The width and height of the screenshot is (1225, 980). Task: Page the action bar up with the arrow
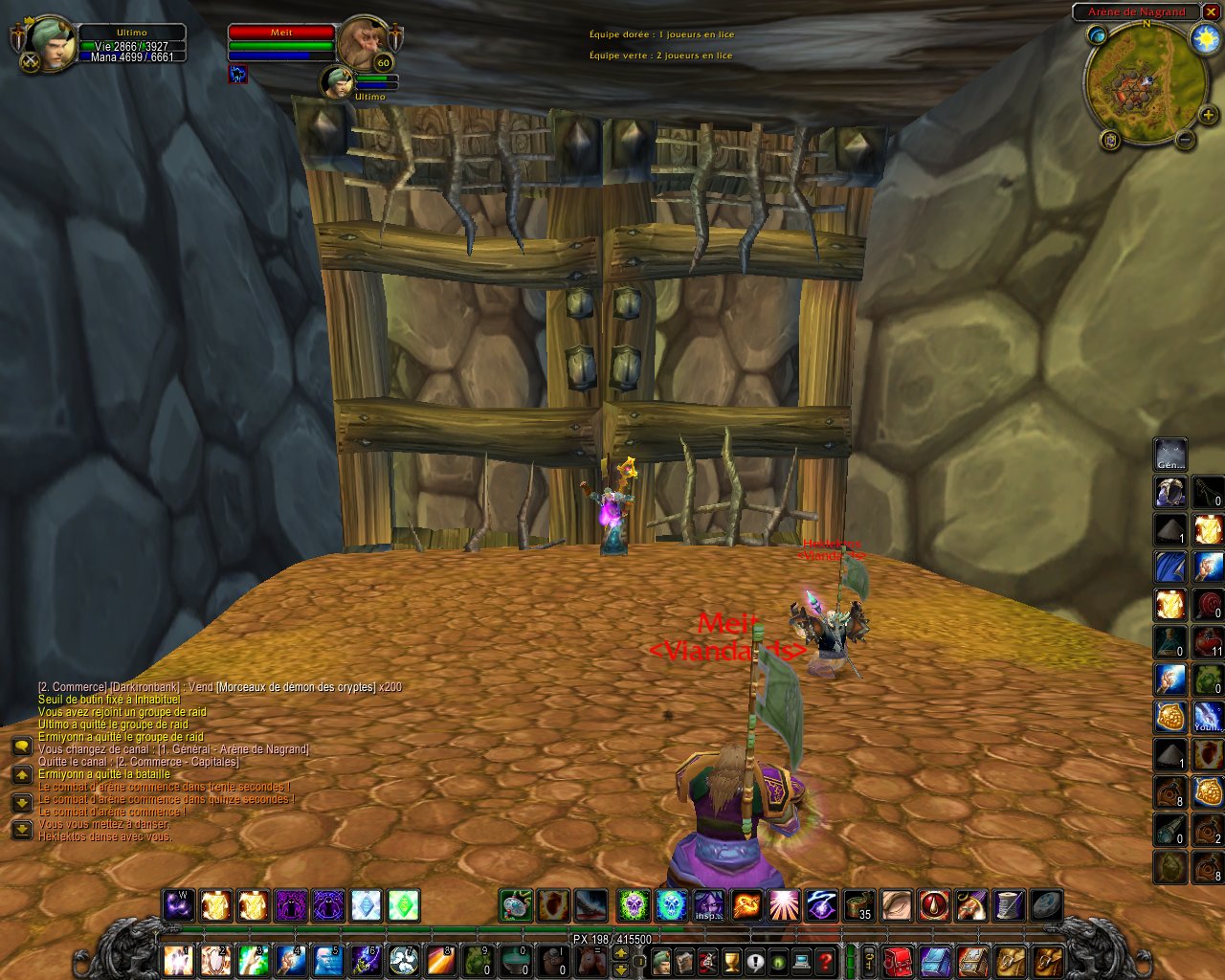click(x=620, y=952)
